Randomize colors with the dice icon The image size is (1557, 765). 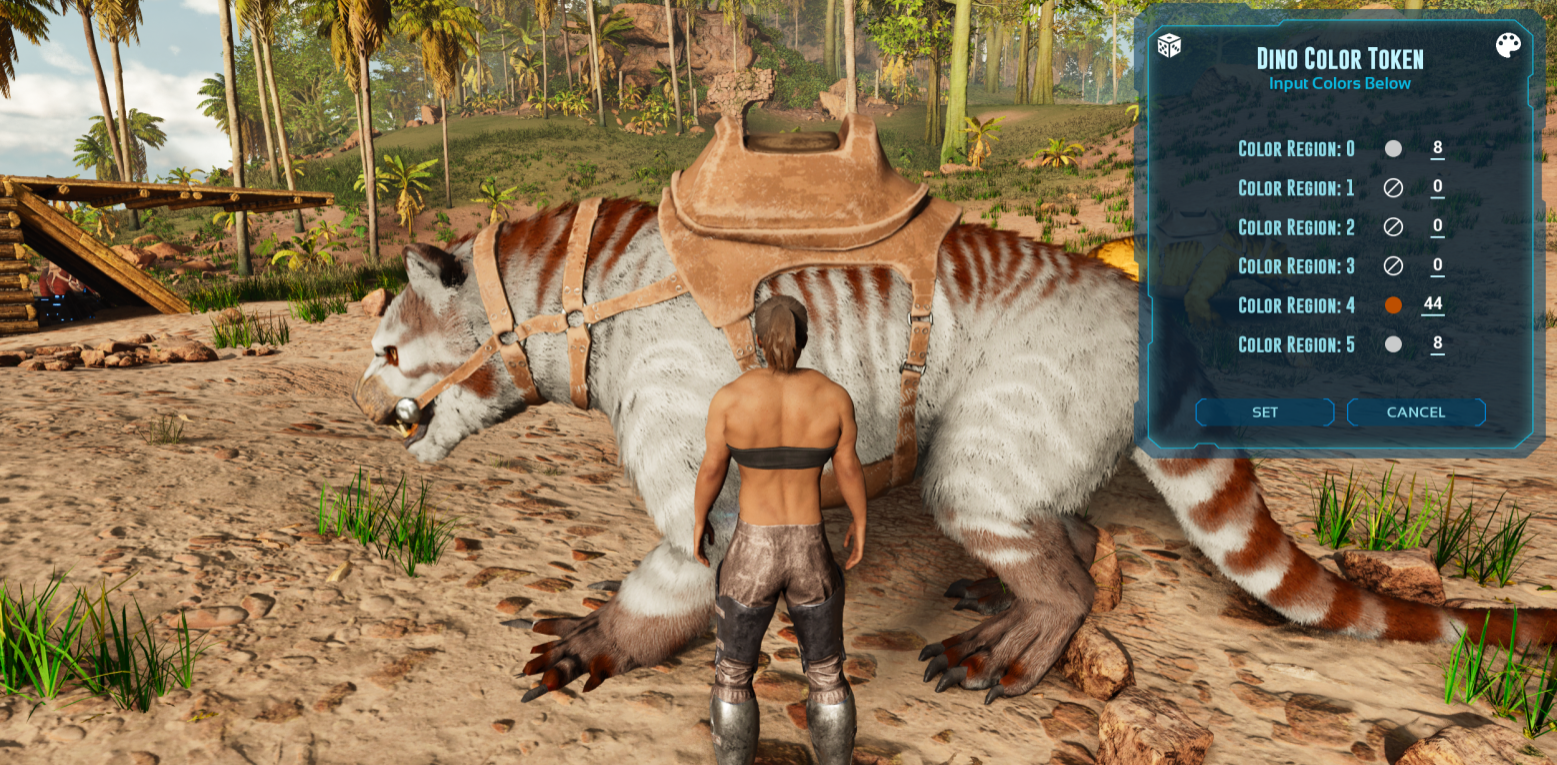coord(1168,46)
